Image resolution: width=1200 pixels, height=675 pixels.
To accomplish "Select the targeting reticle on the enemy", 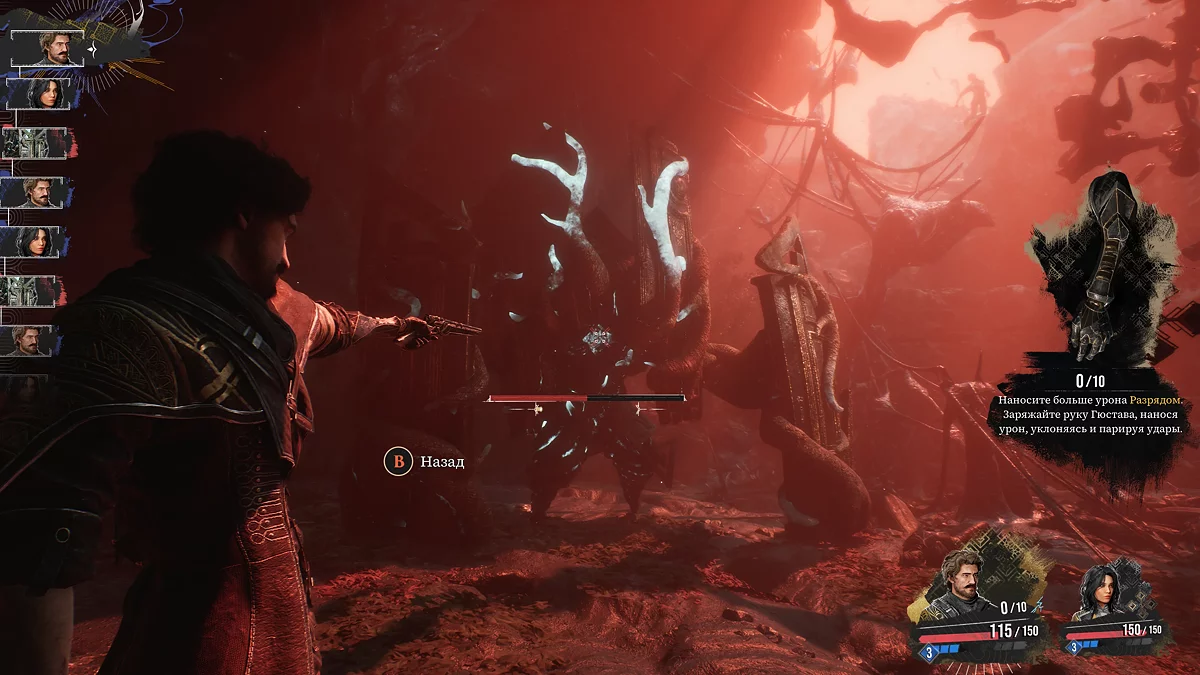I will pyautogui.click(x=598, y=338).
